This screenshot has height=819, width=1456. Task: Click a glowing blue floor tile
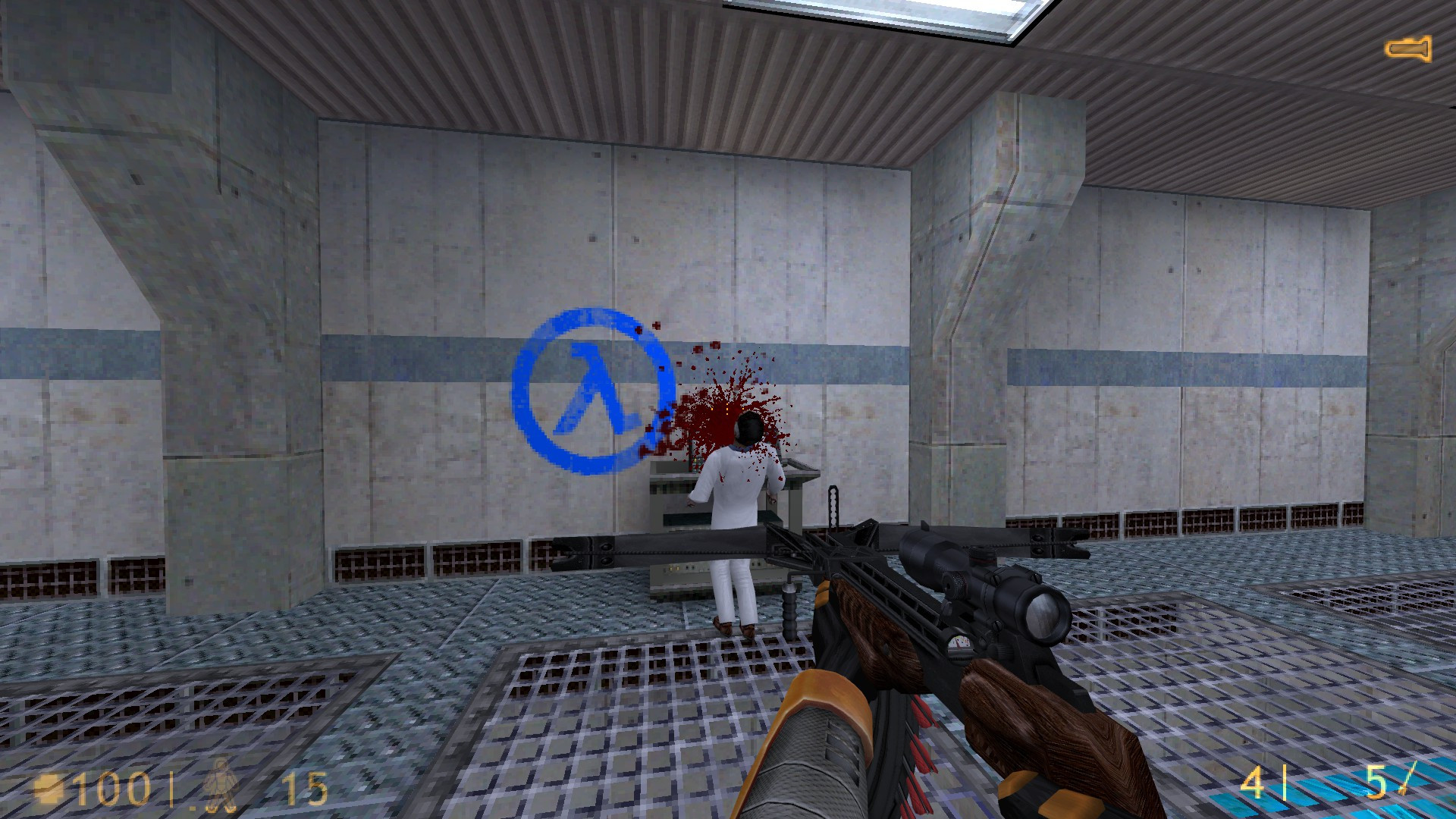pyautogui.click(x=1327, y=781)
